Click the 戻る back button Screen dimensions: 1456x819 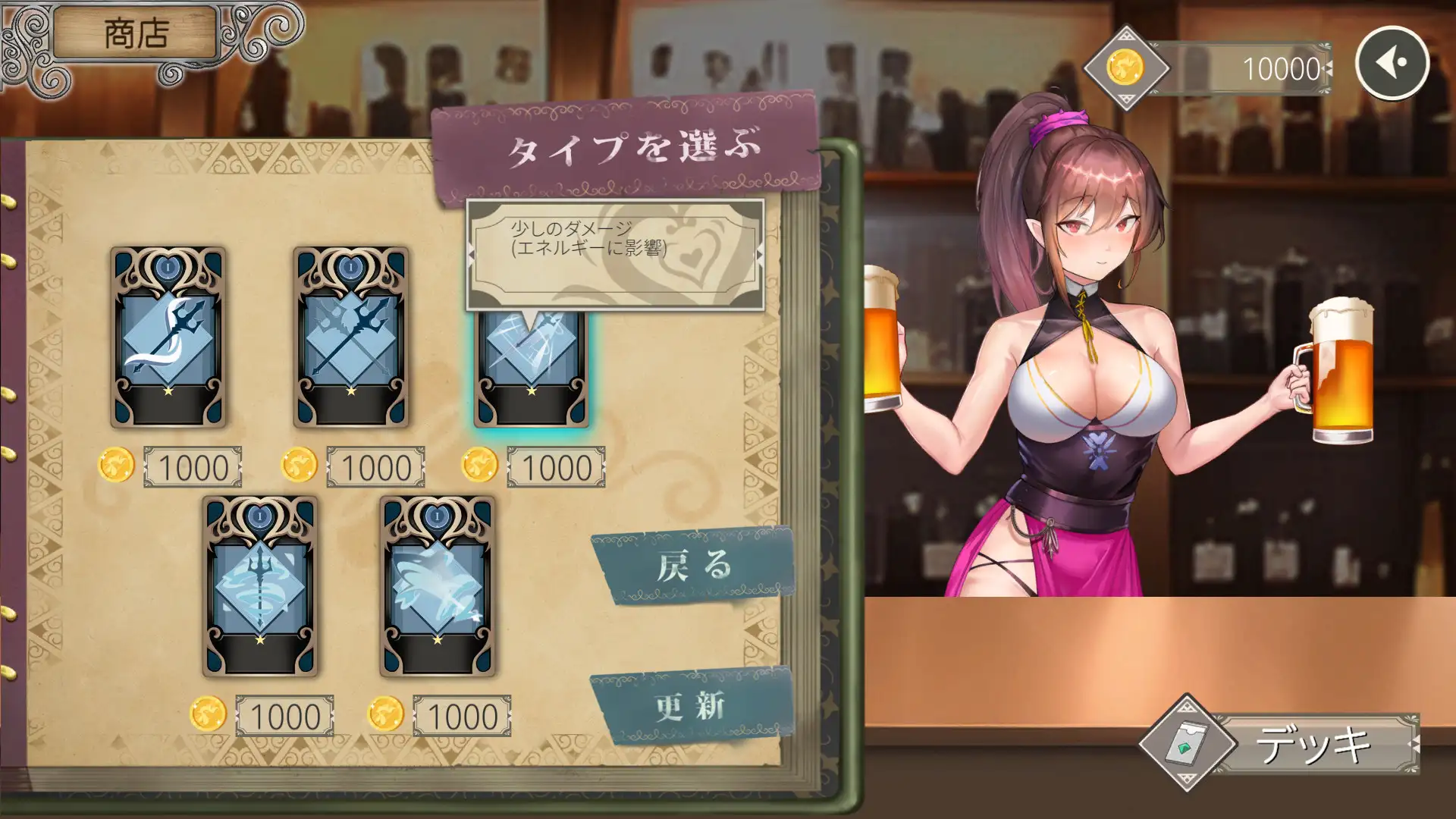pyautogui.click(x=693, y=566)
